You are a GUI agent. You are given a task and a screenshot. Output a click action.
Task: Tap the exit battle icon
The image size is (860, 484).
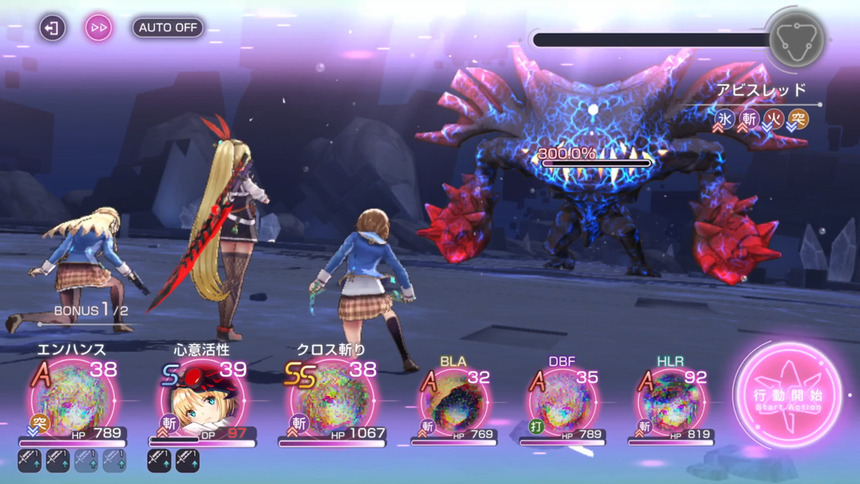pos(52,27)
